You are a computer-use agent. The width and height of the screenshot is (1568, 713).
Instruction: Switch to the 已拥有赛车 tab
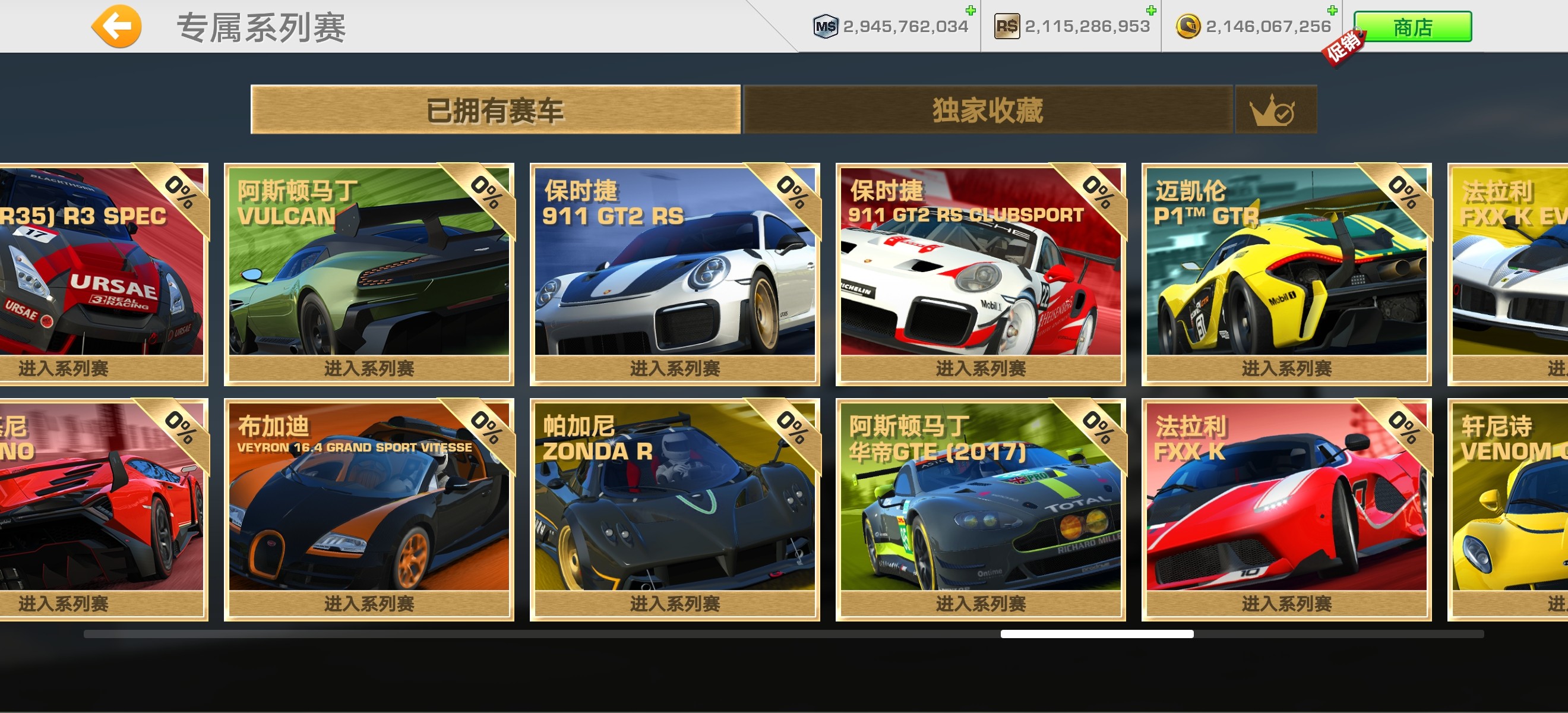pyautogui.click(x=495, y=110)
